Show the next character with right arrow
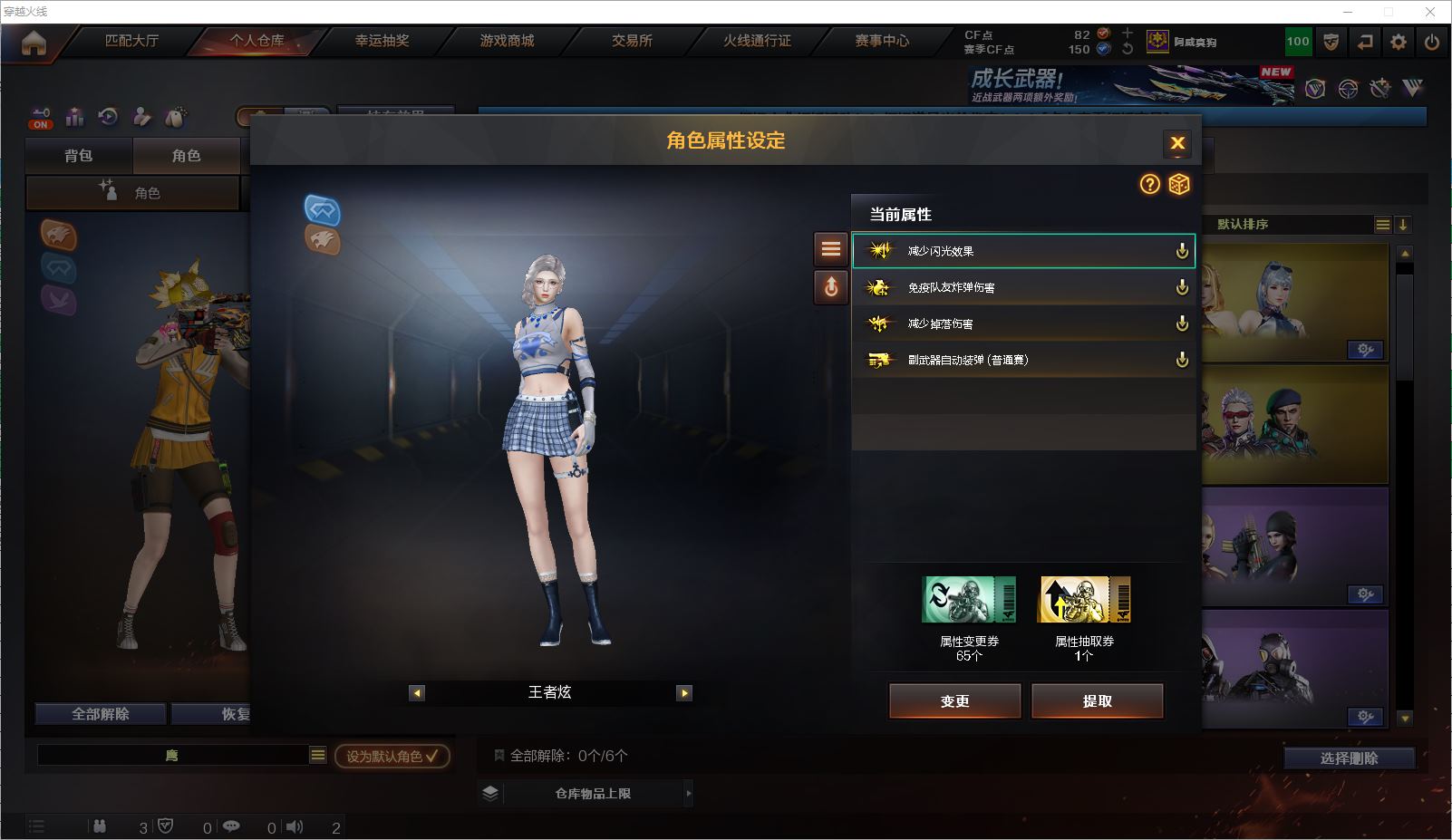 point(684,693)
